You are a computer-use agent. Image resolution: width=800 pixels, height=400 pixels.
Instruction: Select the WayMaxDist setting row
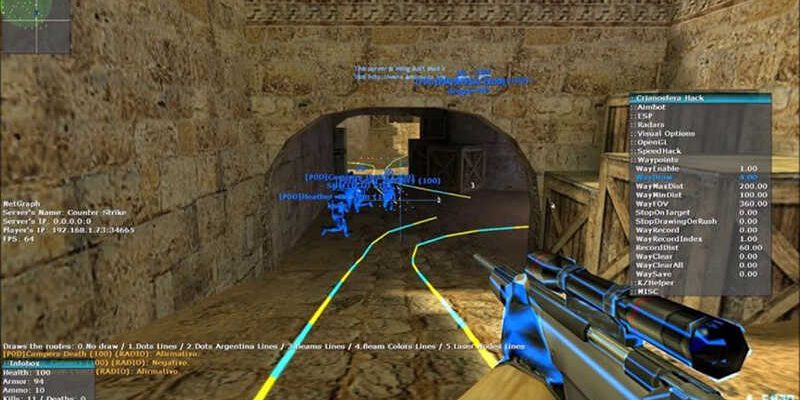pos(660,186)
